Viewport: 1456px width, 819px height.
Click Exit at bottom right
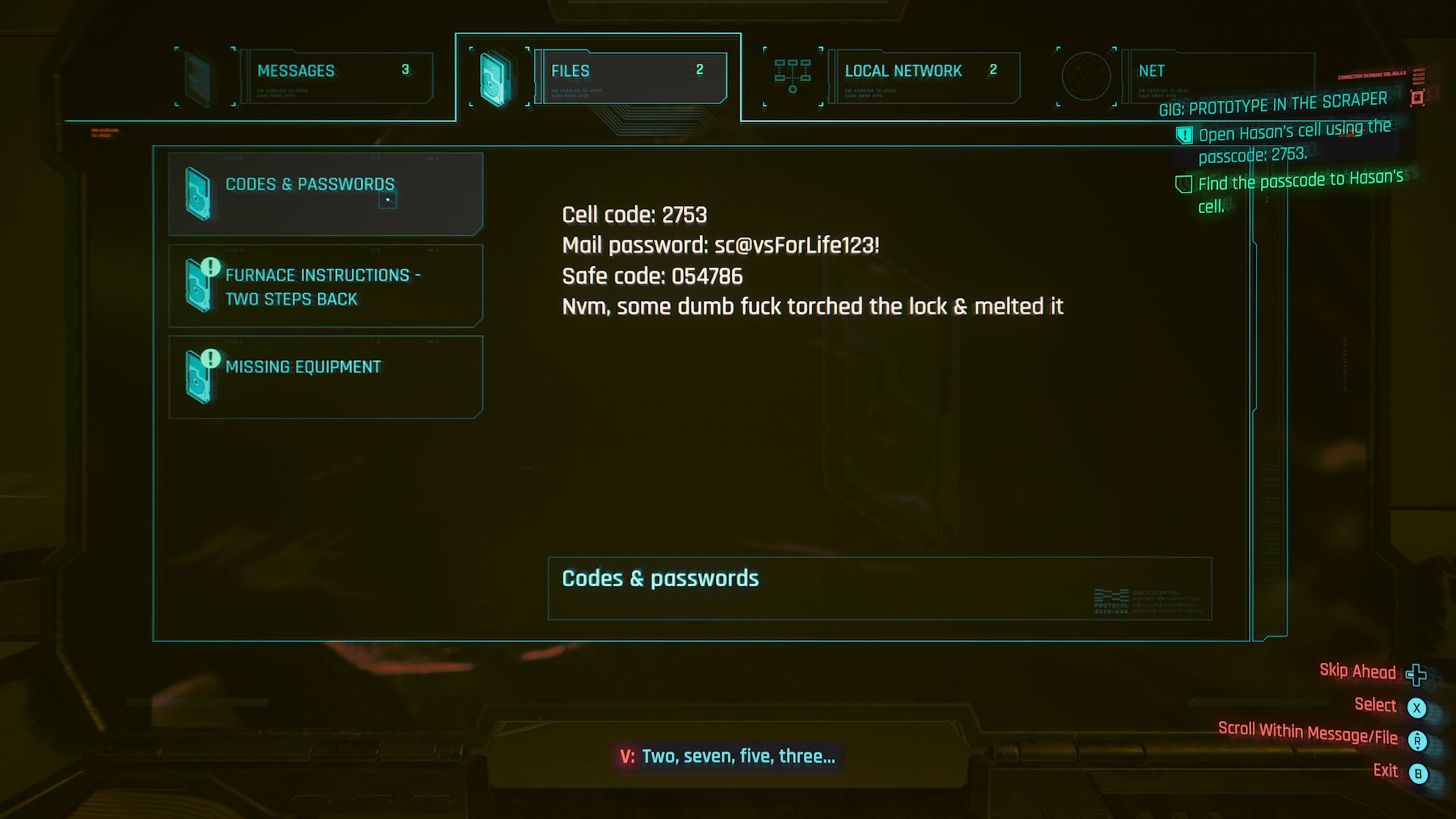click(x=1385, y=770)
